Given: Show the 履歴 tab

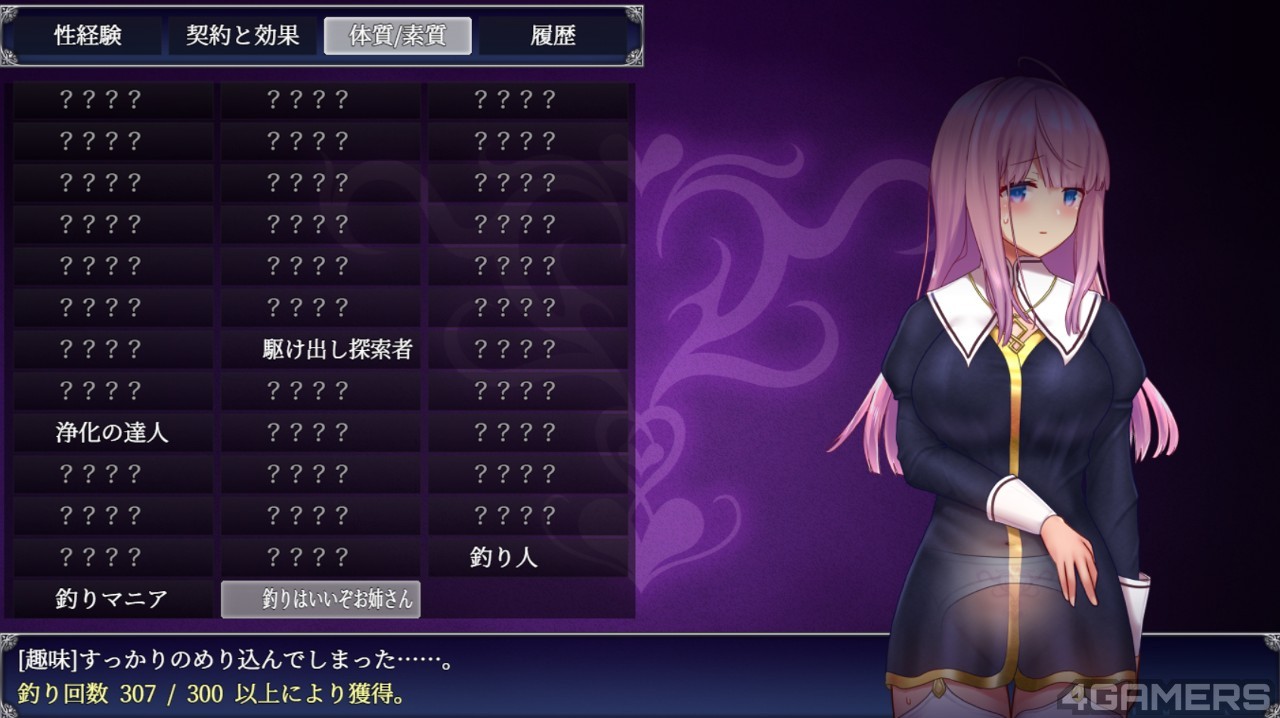Looking at the screenshot, I should pyautogui.click(x=553, y=36).
